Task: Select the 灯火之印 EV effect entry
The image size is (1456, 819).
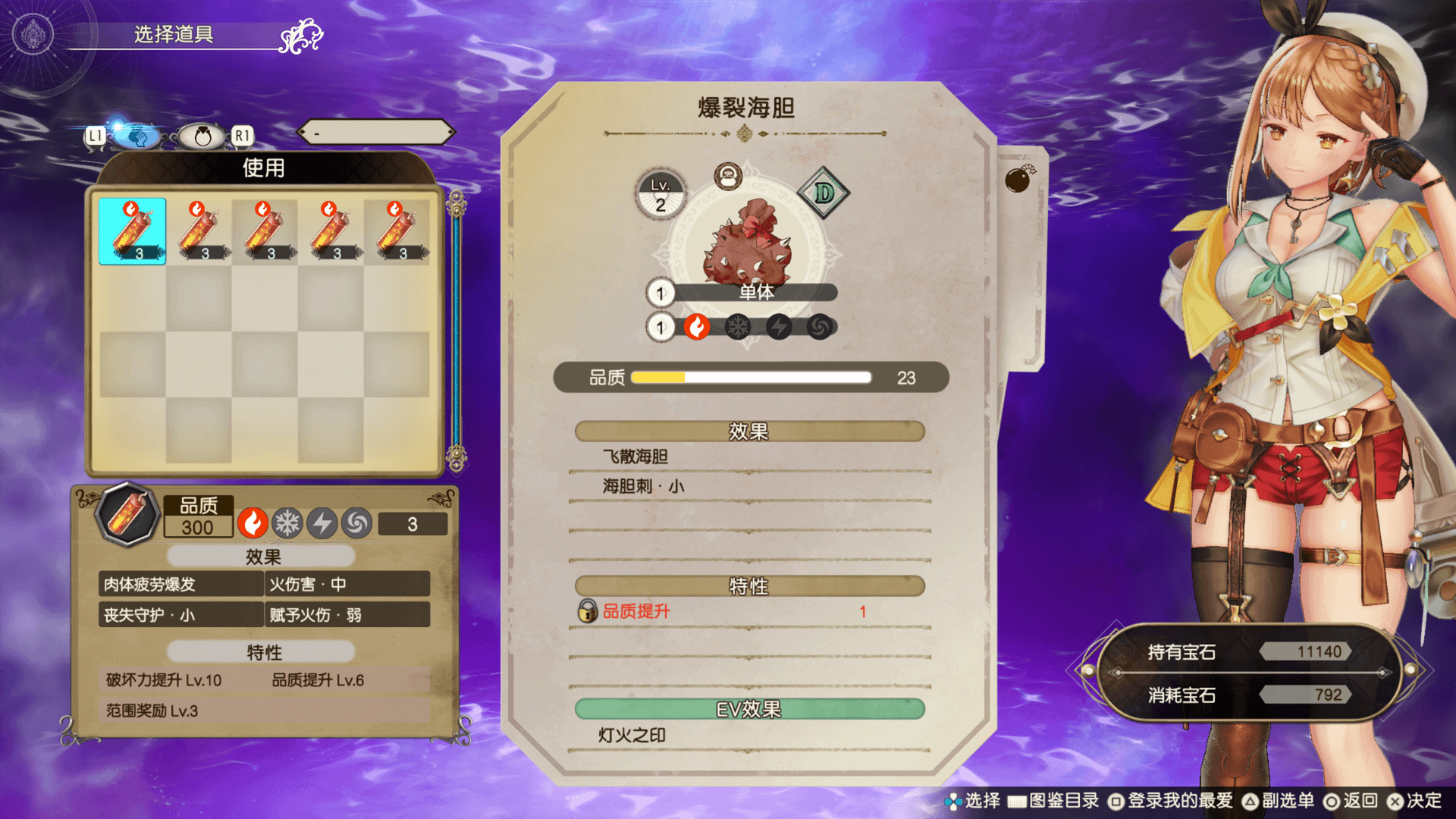Action: [x=749, y=735]
